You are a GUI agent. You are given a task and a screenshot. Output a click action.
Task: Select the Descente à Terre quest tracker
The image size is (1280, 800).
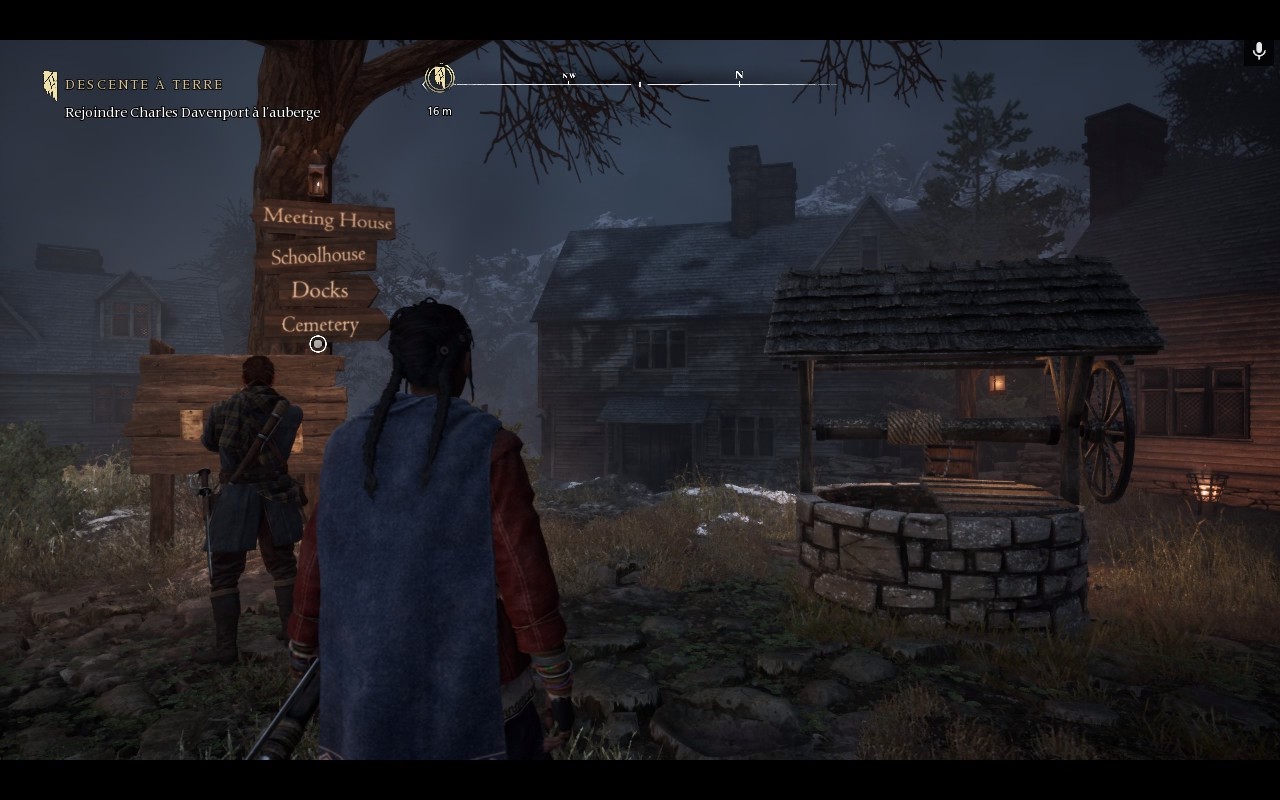pos(144,85)
